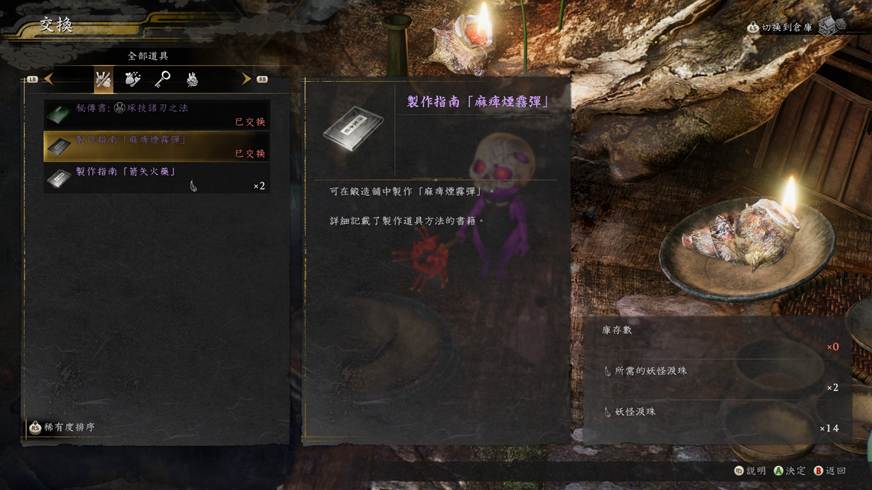This screenshot has height=490, width=872.
Task: Open the fourth category tab with the creature icon
Action: pyautogui.click(x=190, y=78)
